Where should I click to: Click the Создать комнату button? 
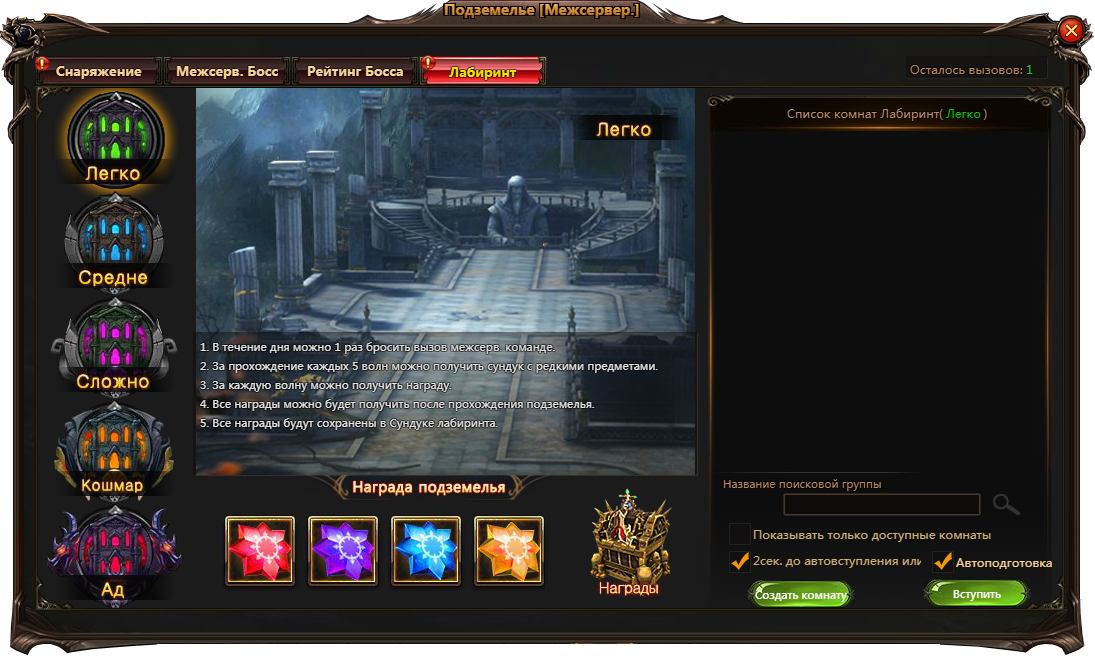click(800, 594)
